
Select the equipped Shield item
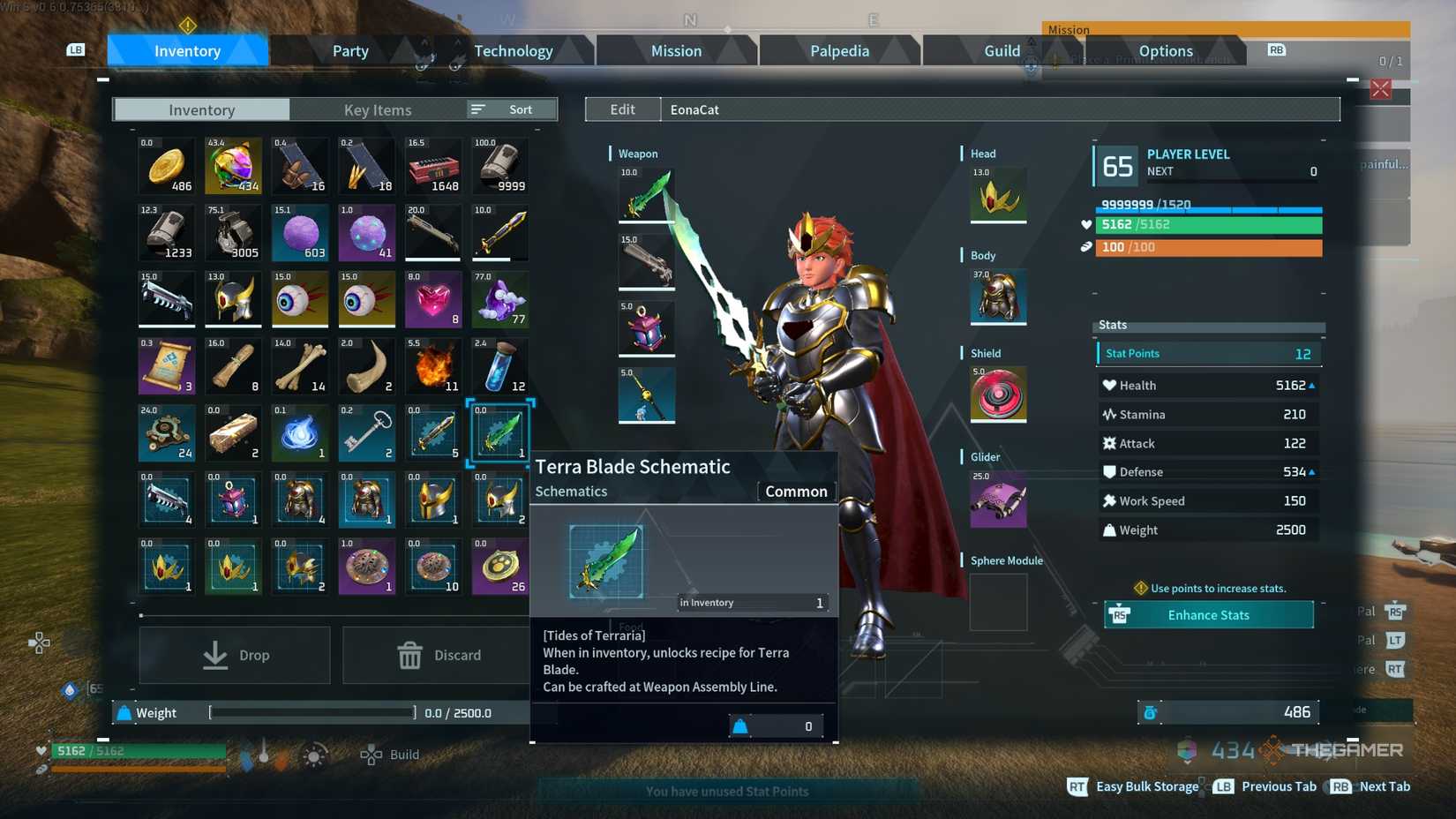point(997,394)
